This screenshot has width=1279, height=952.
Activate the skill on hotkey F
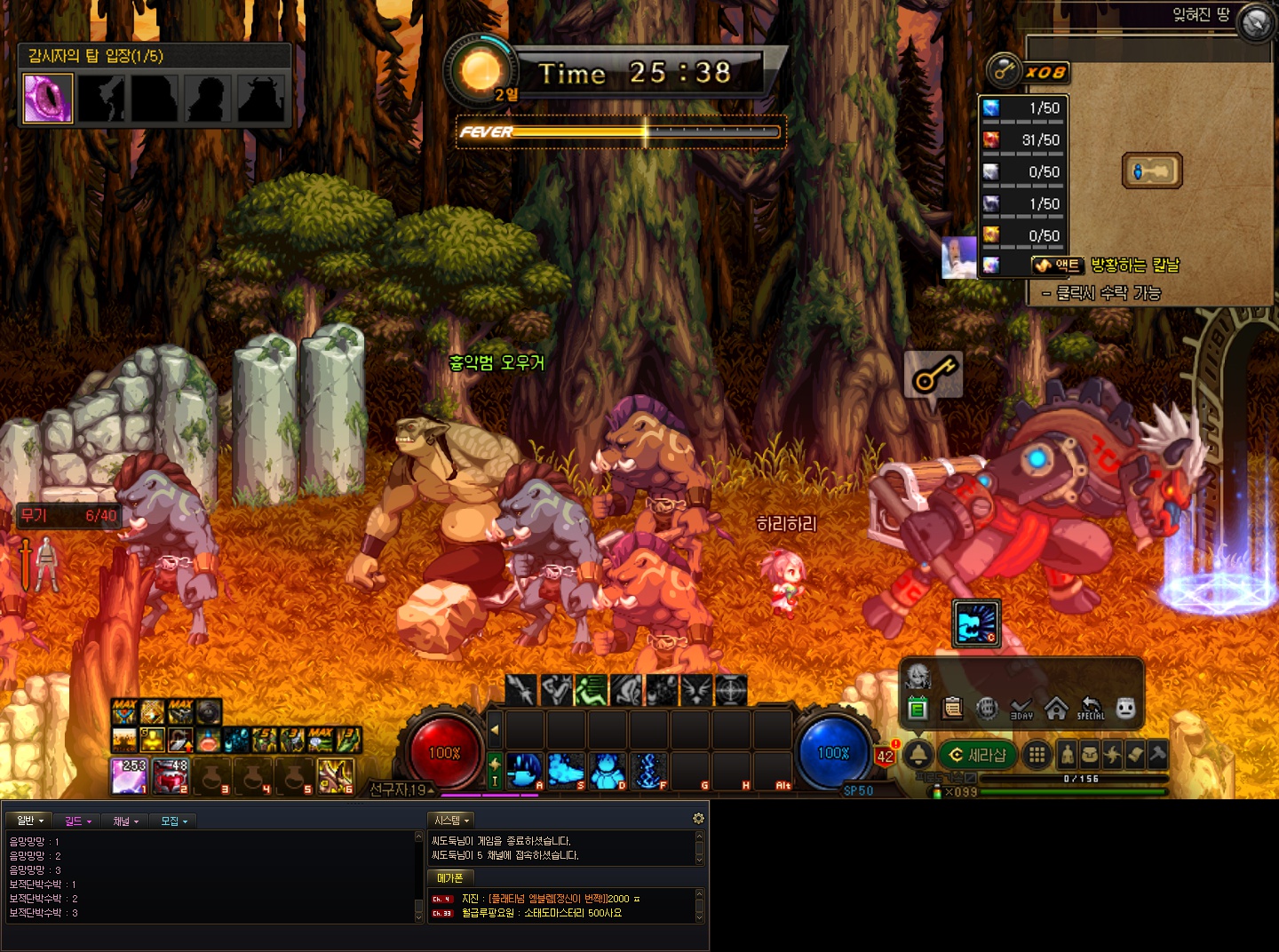click(648, 771)
